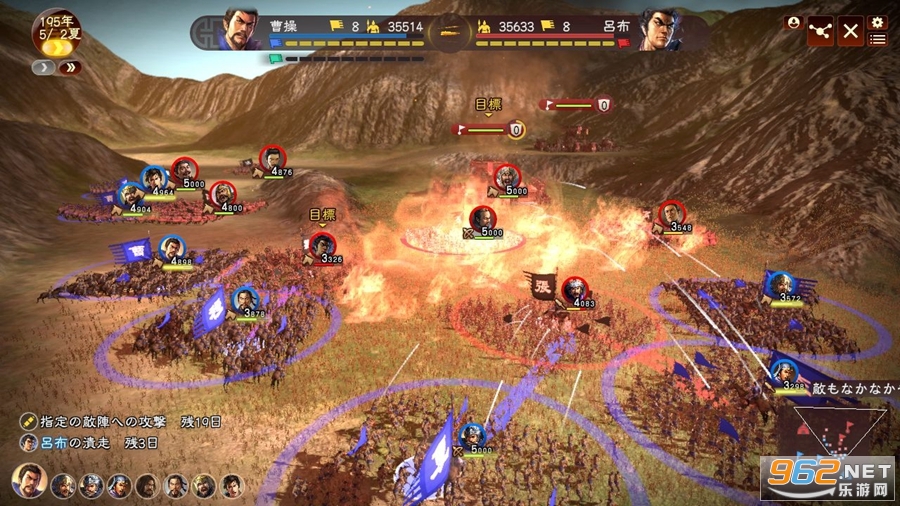Click the 指定の敵陣への攻撃 objective entry
Viewport: 900px width, 506px height.
click(x=100, y=423)
